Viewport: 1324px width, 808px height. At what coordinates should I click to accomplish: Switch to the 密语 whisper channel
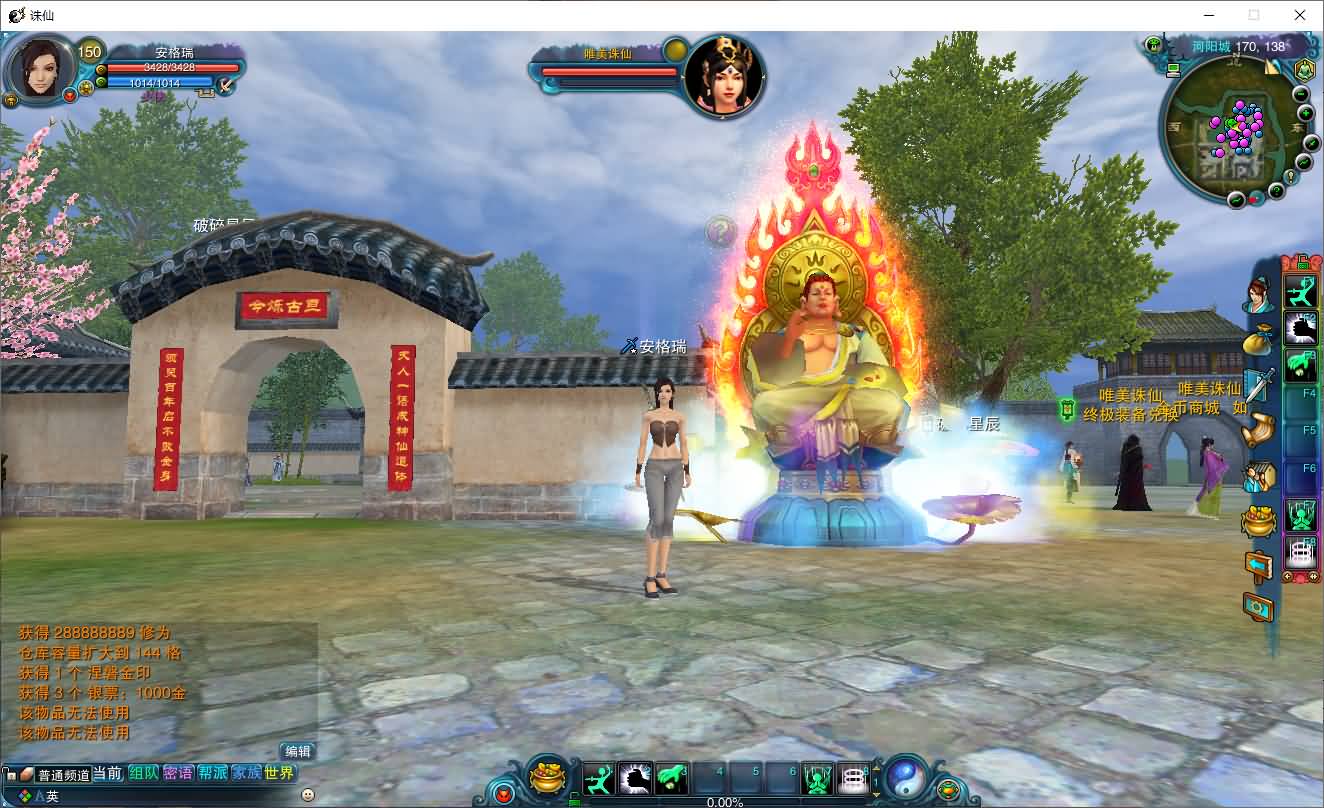178,773
